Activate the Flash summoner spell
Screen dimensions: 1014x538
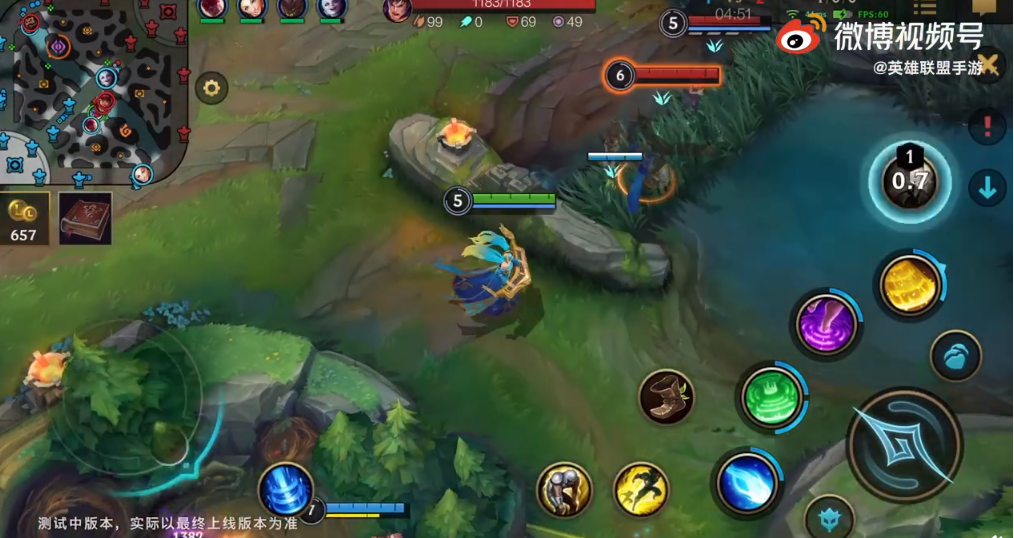[641, 489]
